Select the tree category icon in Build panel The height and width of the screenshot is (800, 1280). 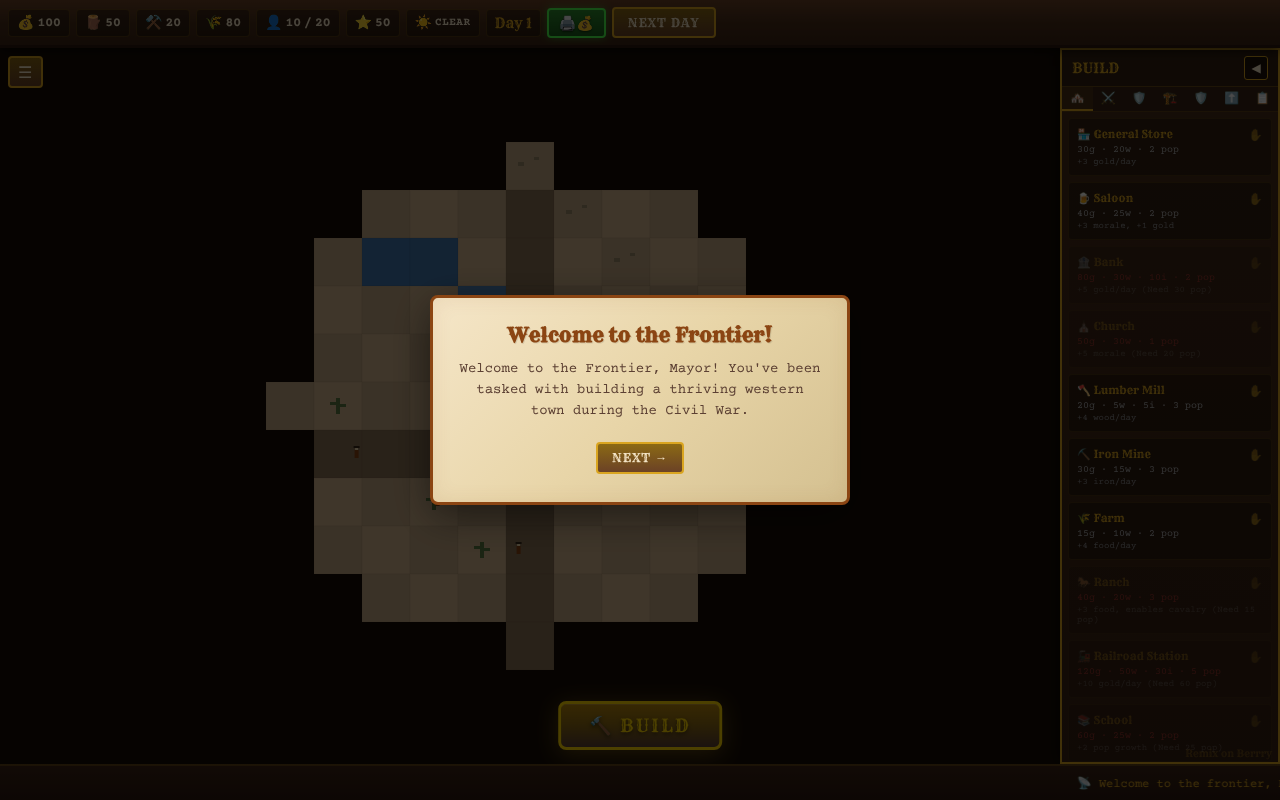[x=1170, y=98]
